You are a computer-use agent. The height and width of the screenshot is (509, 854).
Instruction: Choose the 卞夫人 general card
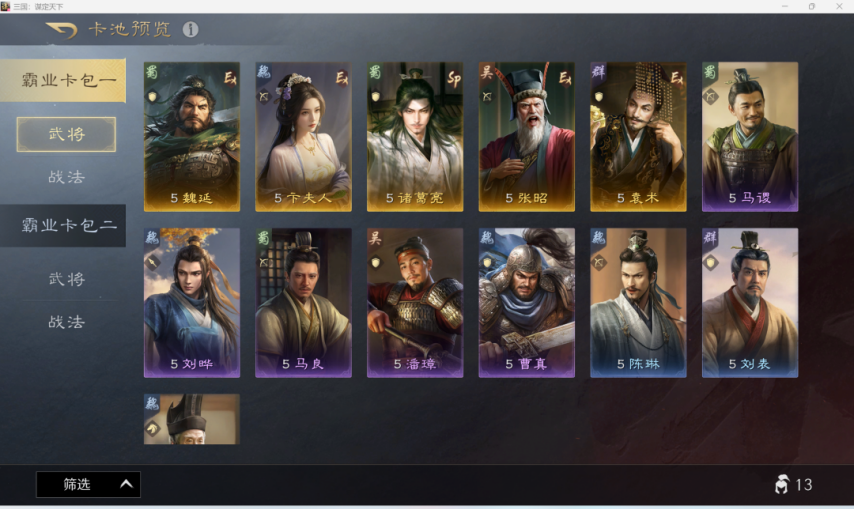point(303,136)
